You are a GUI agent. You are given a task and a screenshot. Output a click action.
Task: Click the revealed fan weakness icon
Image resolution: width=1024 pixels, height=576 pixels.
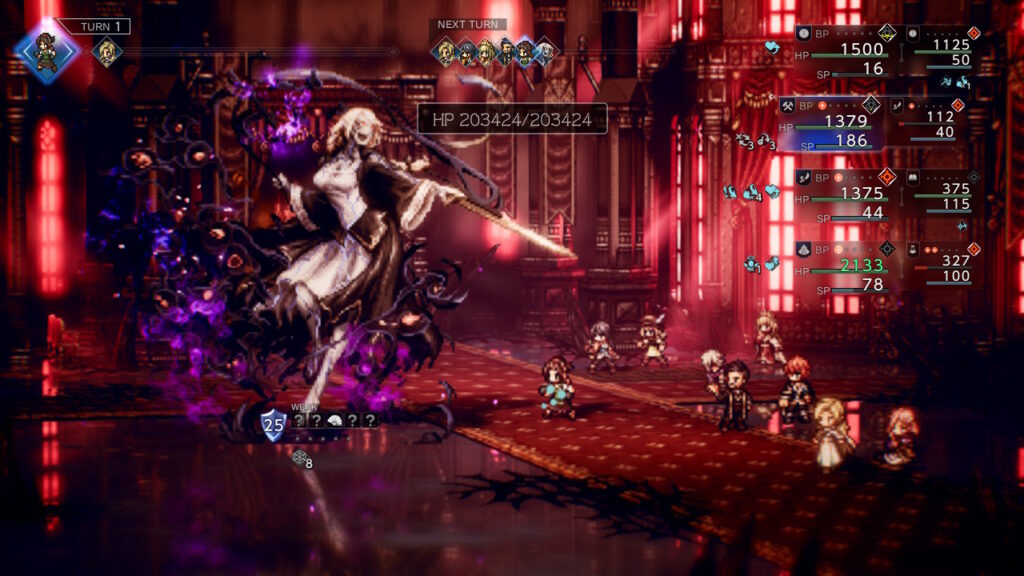[334, 421]
